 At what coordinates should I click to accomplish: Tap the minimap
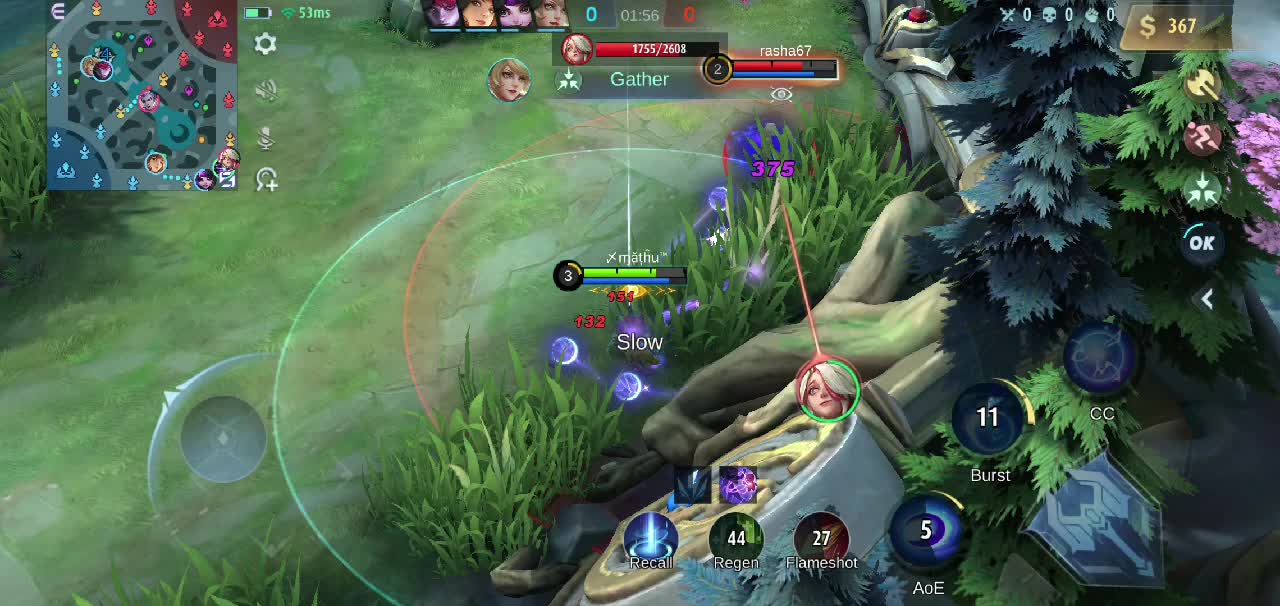point(142,96)
